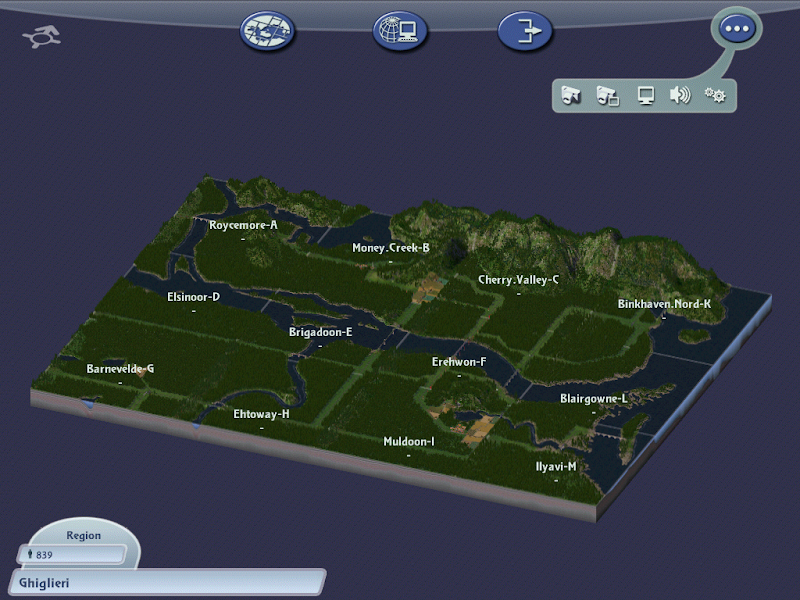Image resolution: width=800 pixels, height=600 pixels.
Task: Open the globe and computer internet button
Action: pyautogui.click(x=400, y=31)
